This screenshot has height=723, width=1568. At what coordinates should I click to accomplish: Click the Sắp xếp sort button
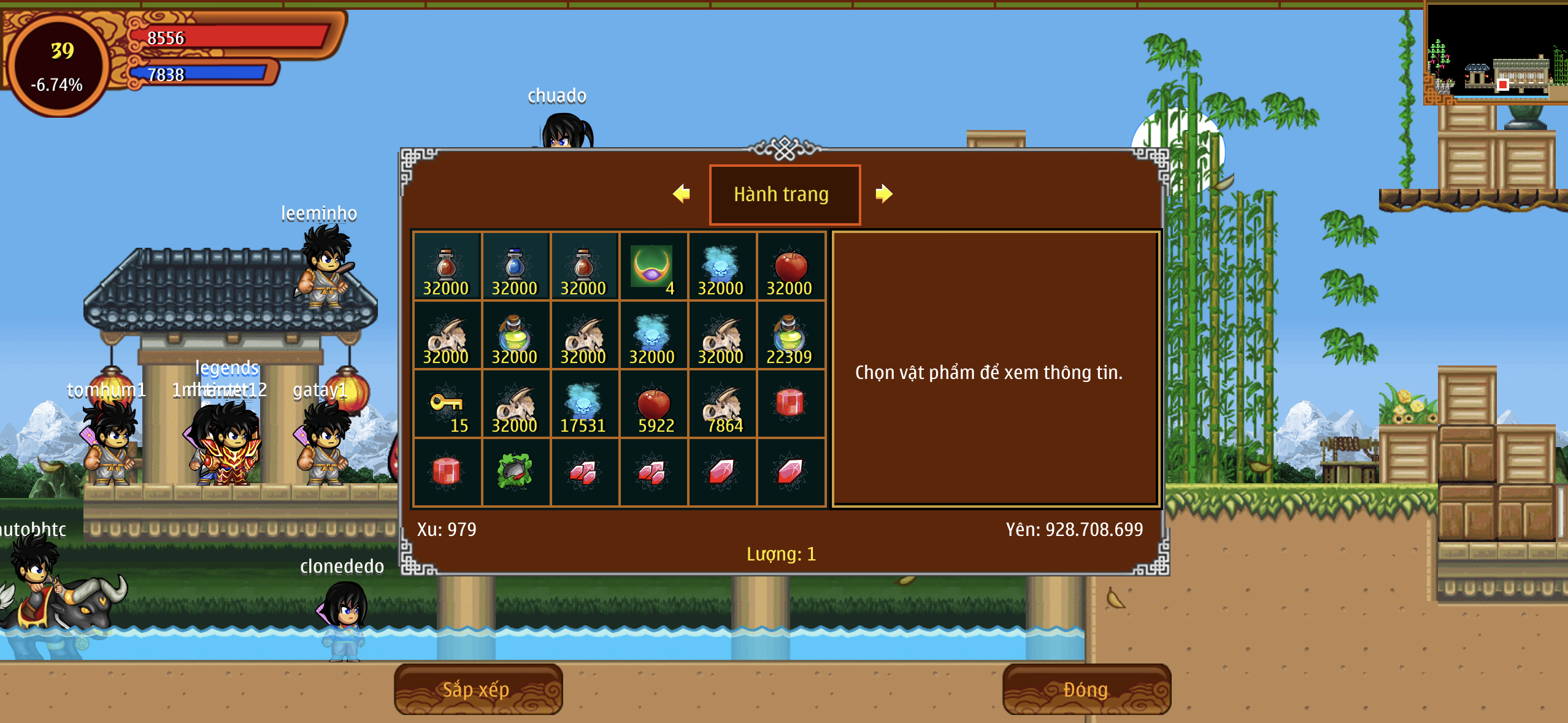tap(477, 689)
